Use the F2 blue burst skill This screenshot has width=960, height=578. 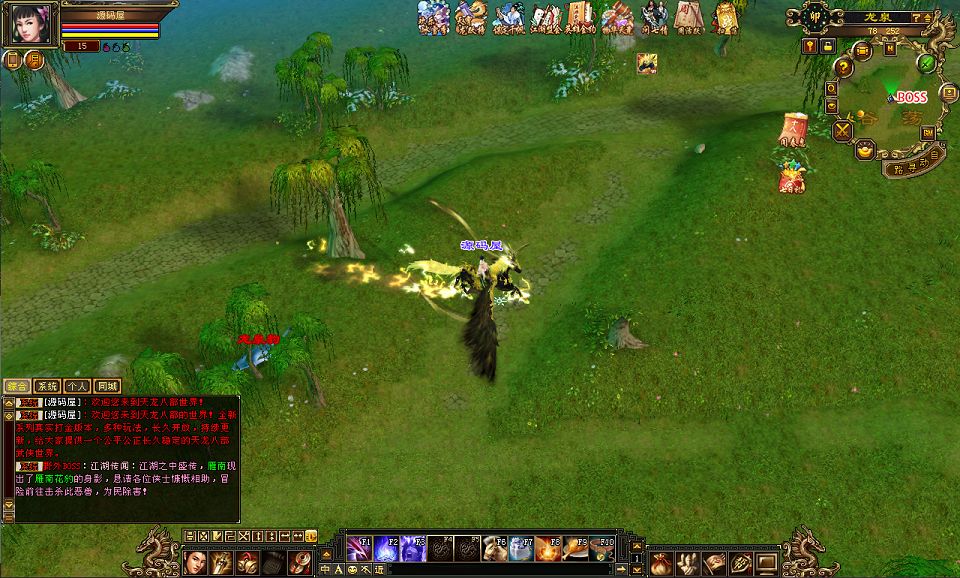click(386, 549)
